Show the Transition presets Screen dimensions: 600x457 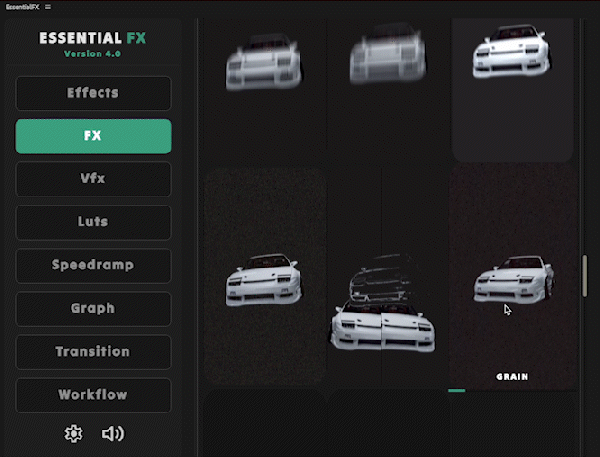coord(93,351)
